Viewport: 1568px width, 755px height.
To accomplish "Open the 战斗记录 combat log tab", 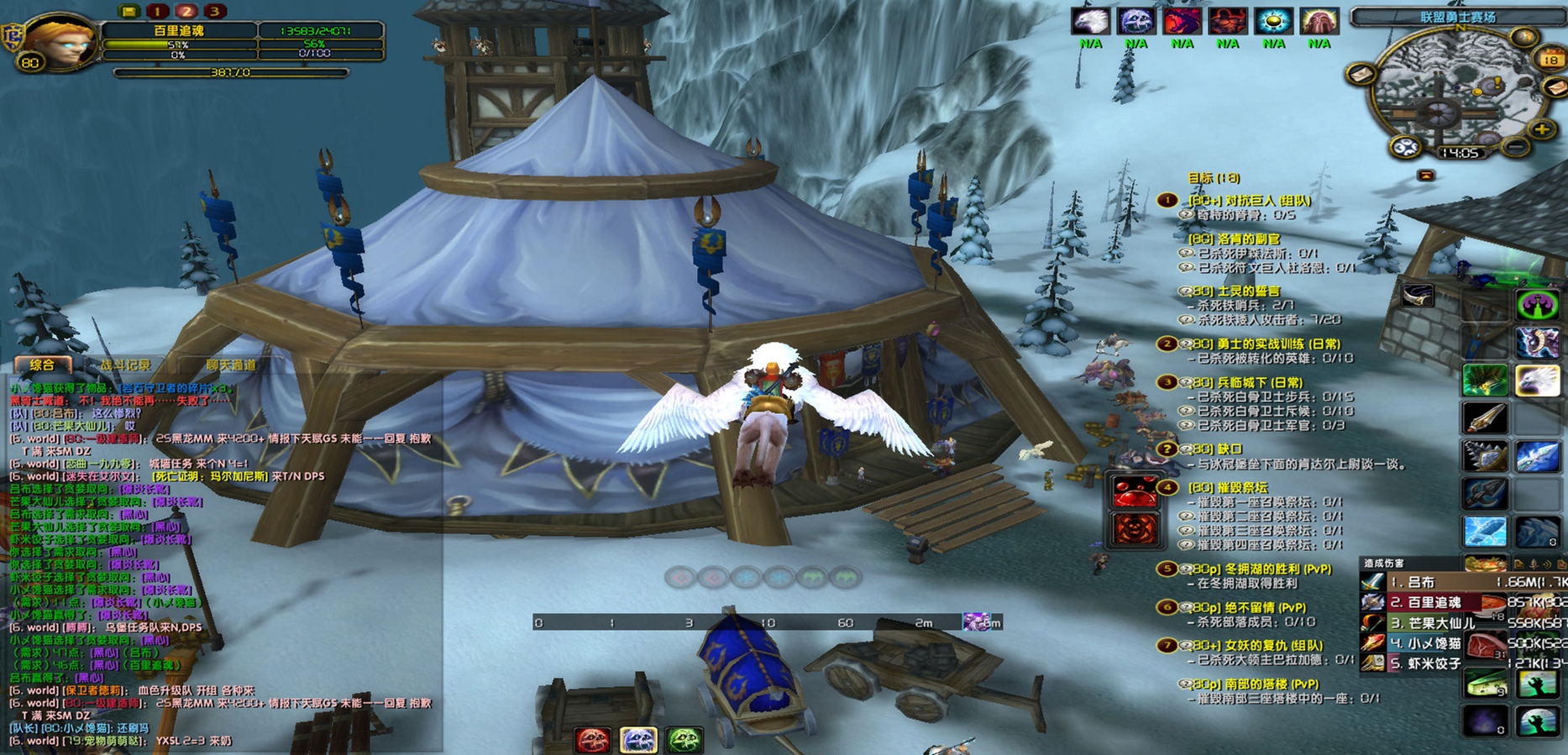I will coord(125,365).
